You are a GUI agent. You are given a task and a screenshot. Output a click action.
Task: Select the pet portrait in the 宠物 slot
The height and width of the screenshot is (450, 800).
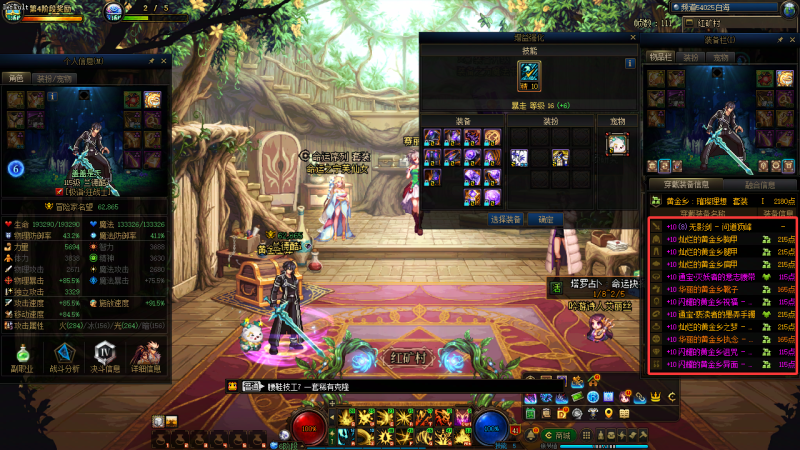[617, 142]
